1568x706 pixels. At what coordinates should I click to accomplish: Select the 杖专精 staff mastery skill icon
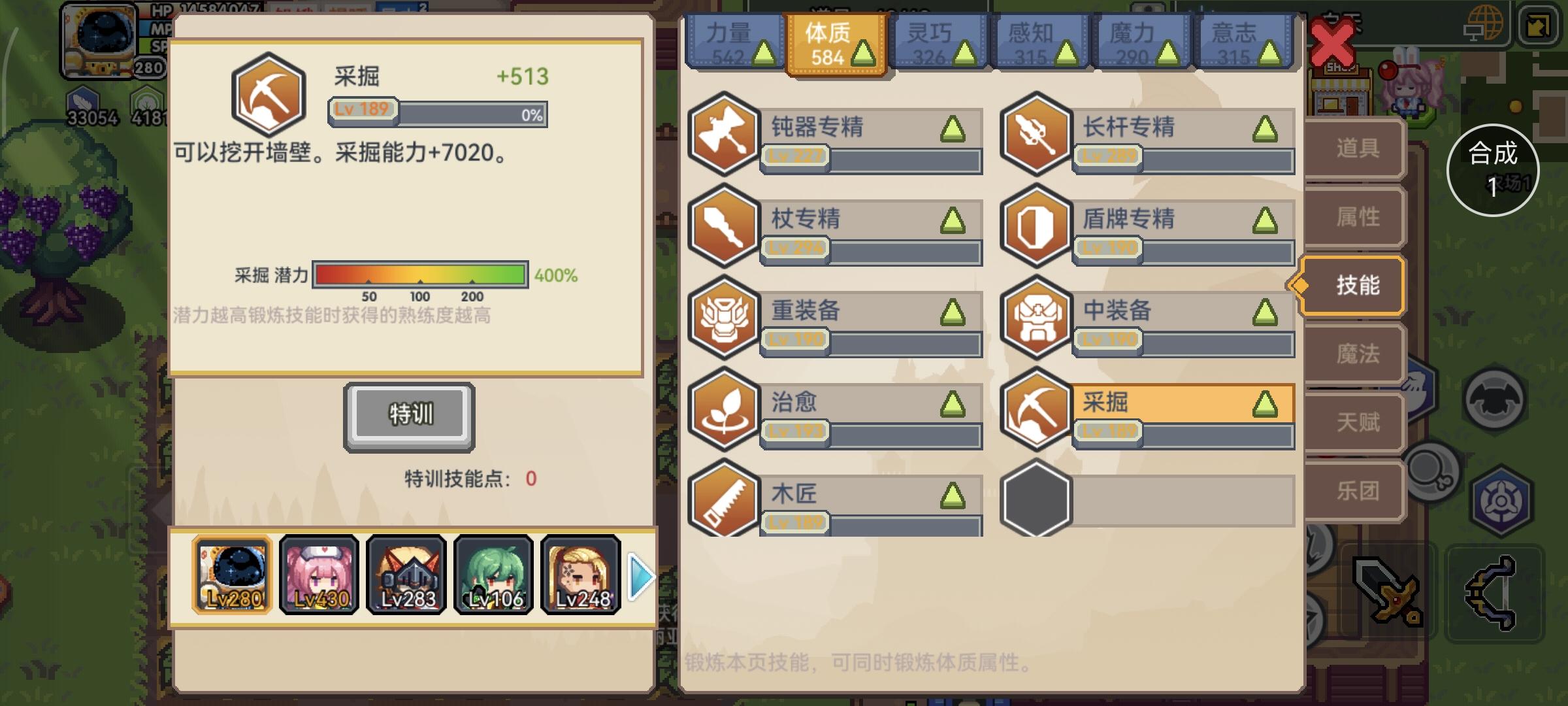[x=723, y=229]
